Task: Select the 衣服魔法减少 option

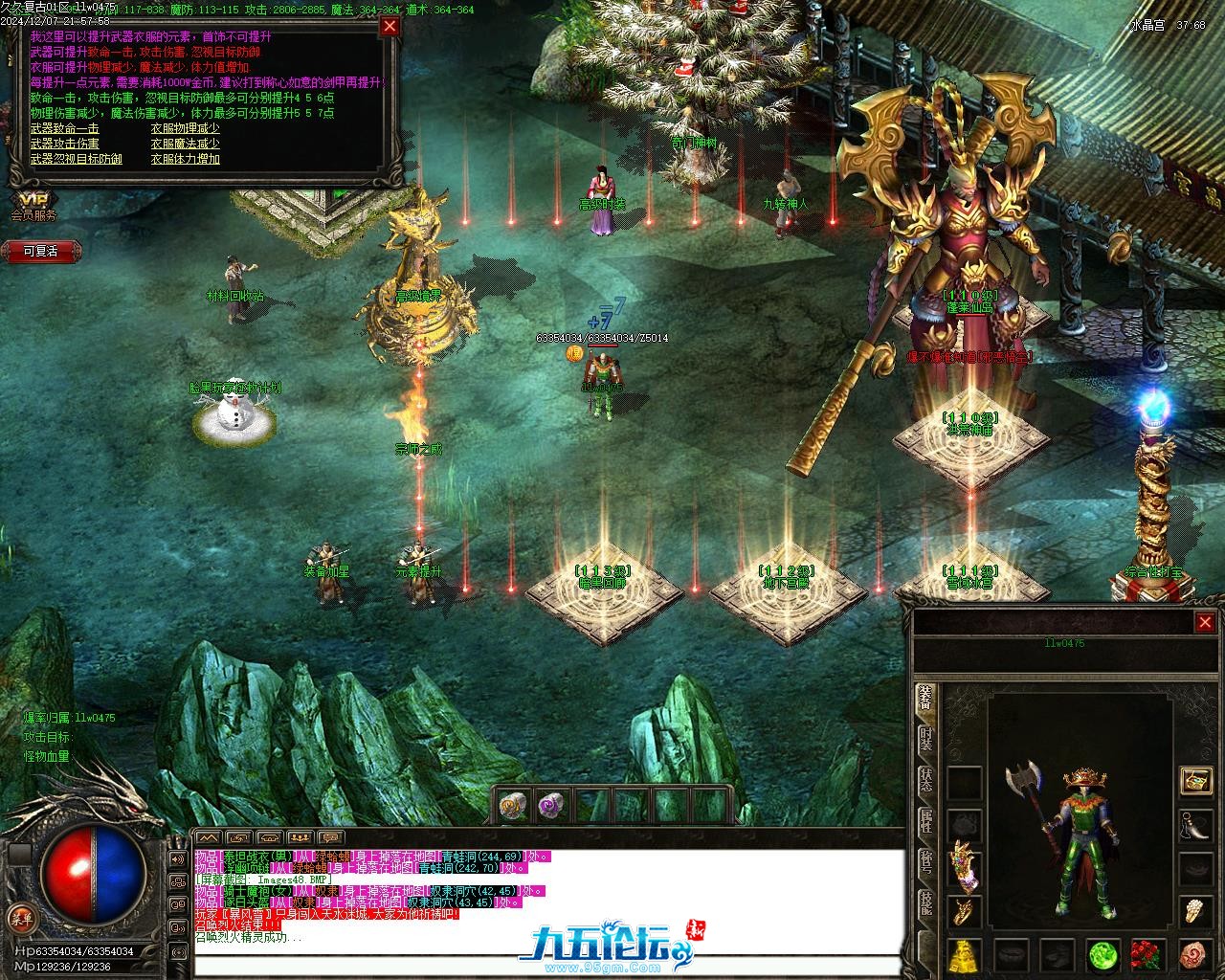Action: pos(185,144)
